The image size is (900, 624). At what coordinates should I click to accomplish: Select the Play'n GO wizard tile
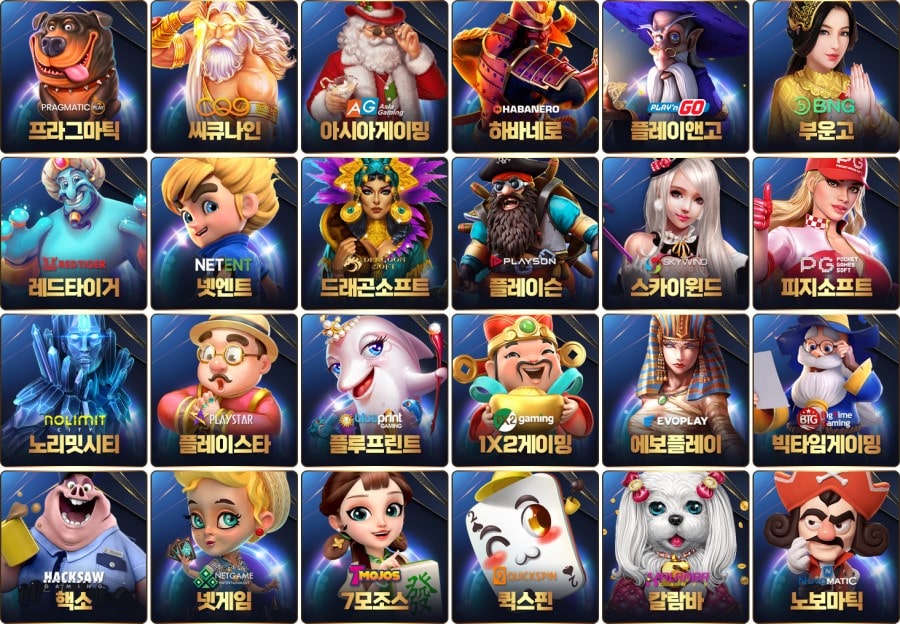pos(676,76)
